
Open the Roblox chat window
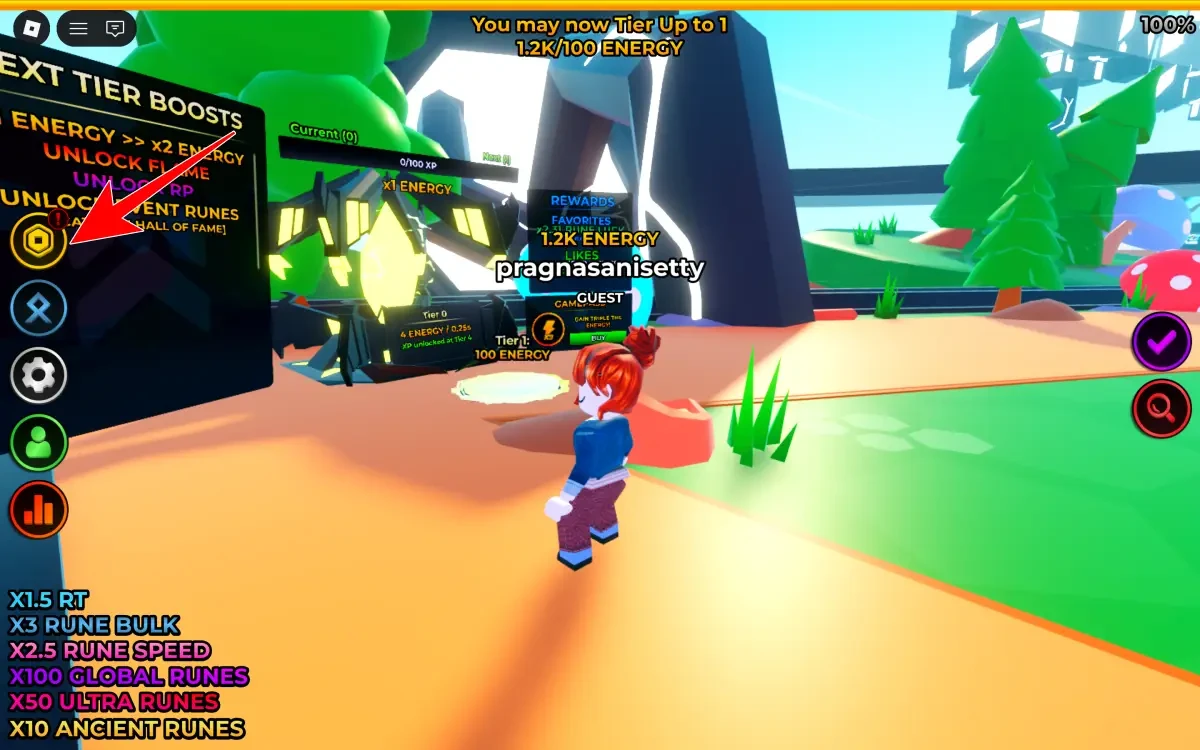115,28
